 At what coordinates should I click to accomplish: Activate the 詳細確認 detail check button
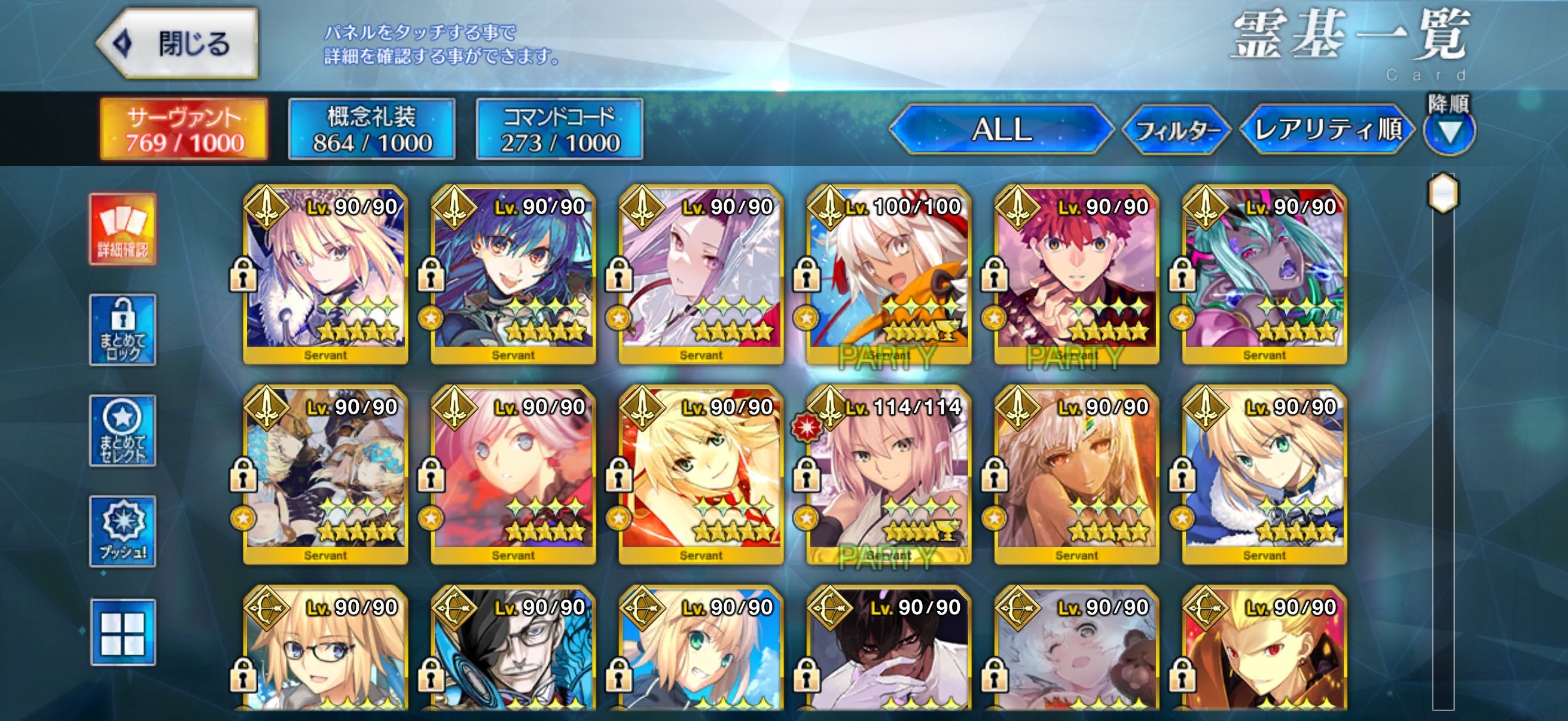[123, 230]
